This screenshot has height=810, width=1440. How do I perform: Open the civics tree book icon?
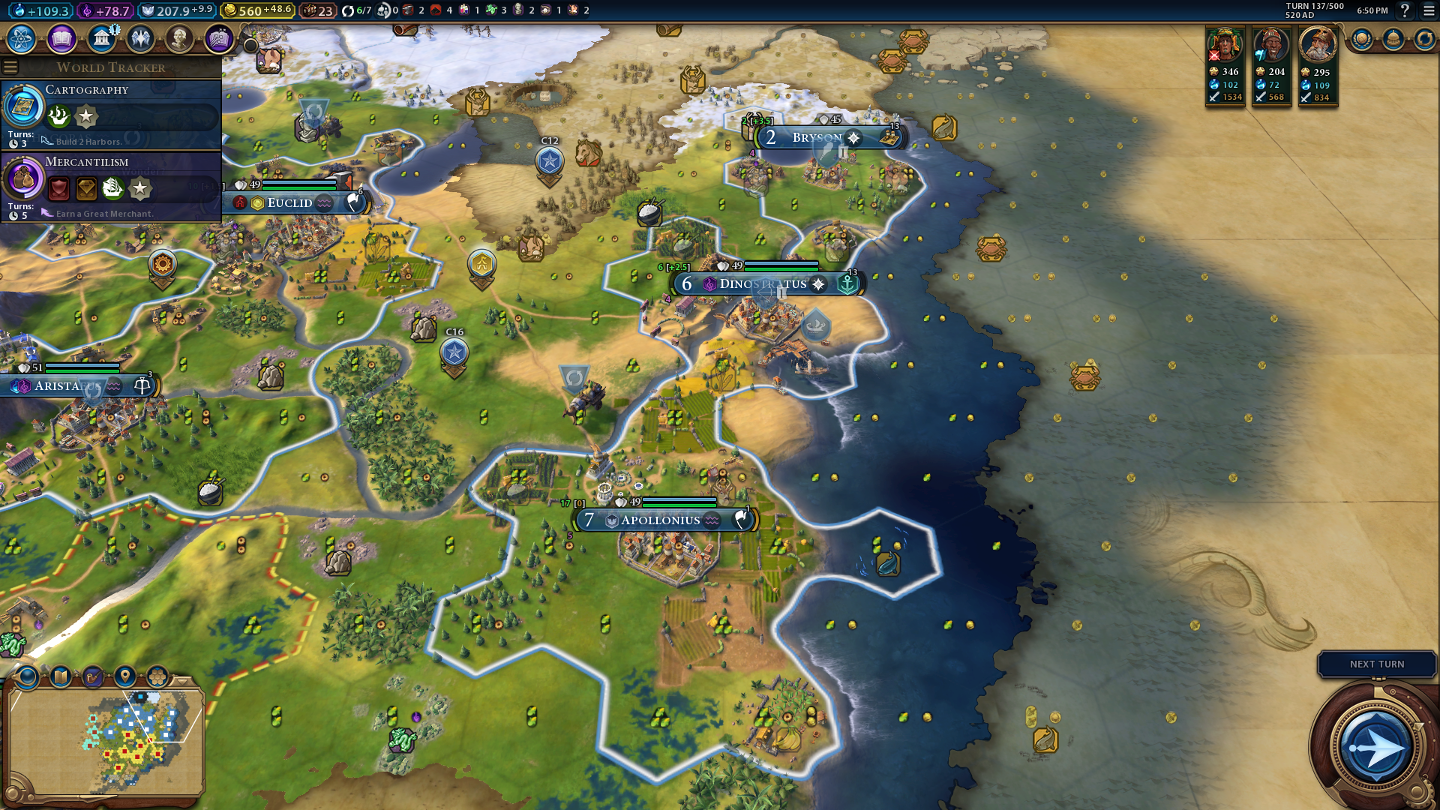[x=61, y=39]
